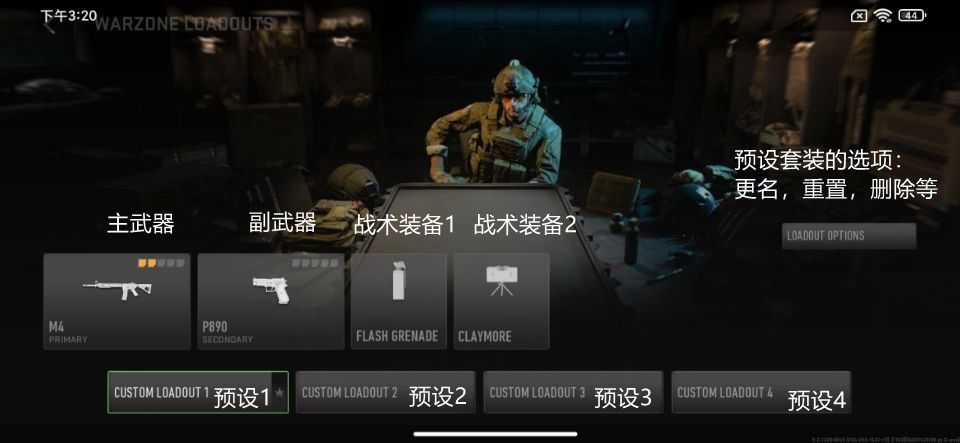
Task: Choose Custom Loadout 4
Action: (x=760, y=392)
